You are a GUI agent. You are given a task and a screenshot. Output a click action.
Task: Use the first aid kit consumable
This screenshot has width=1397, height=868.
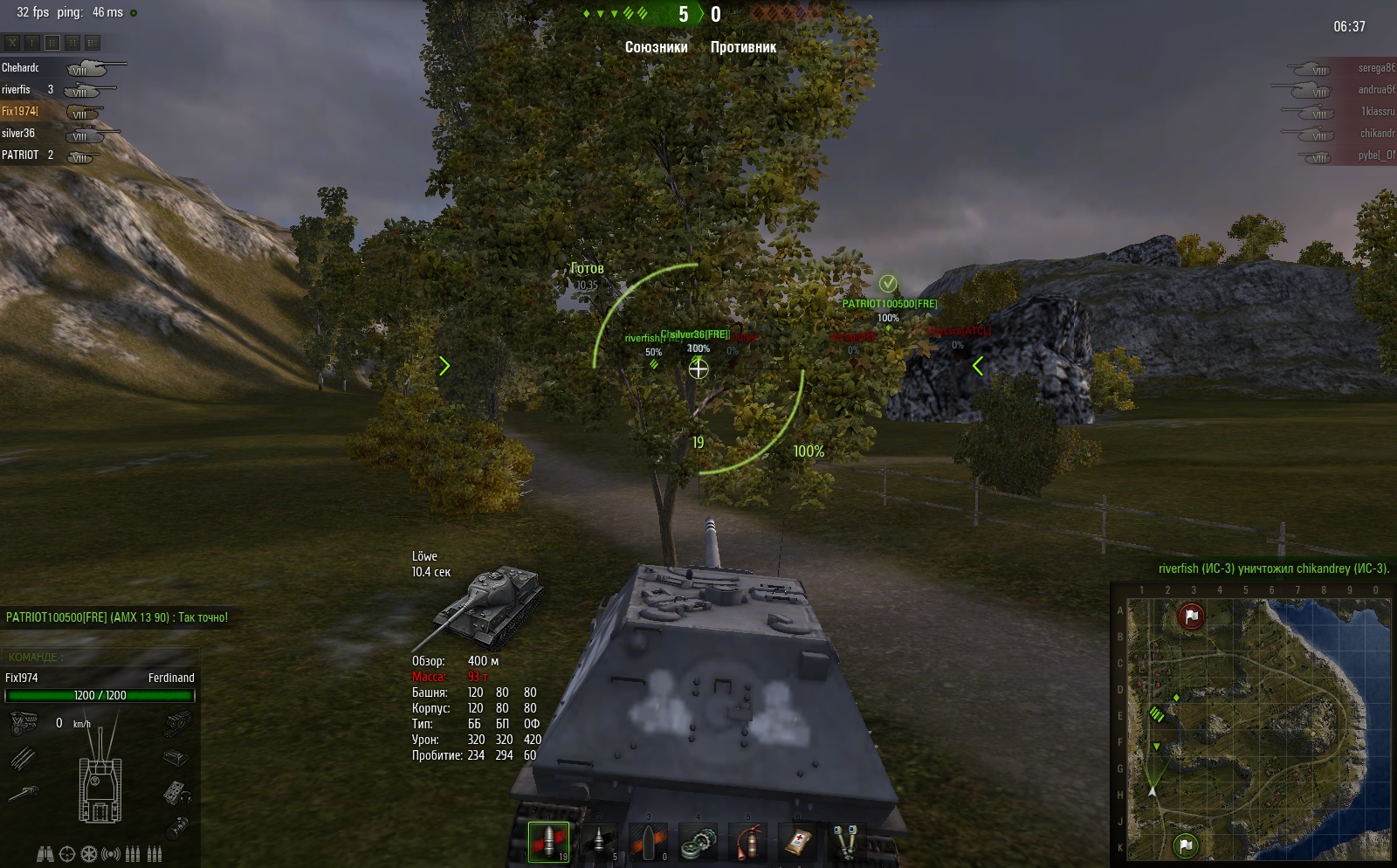pyautogui.click(x=798, y=843)
